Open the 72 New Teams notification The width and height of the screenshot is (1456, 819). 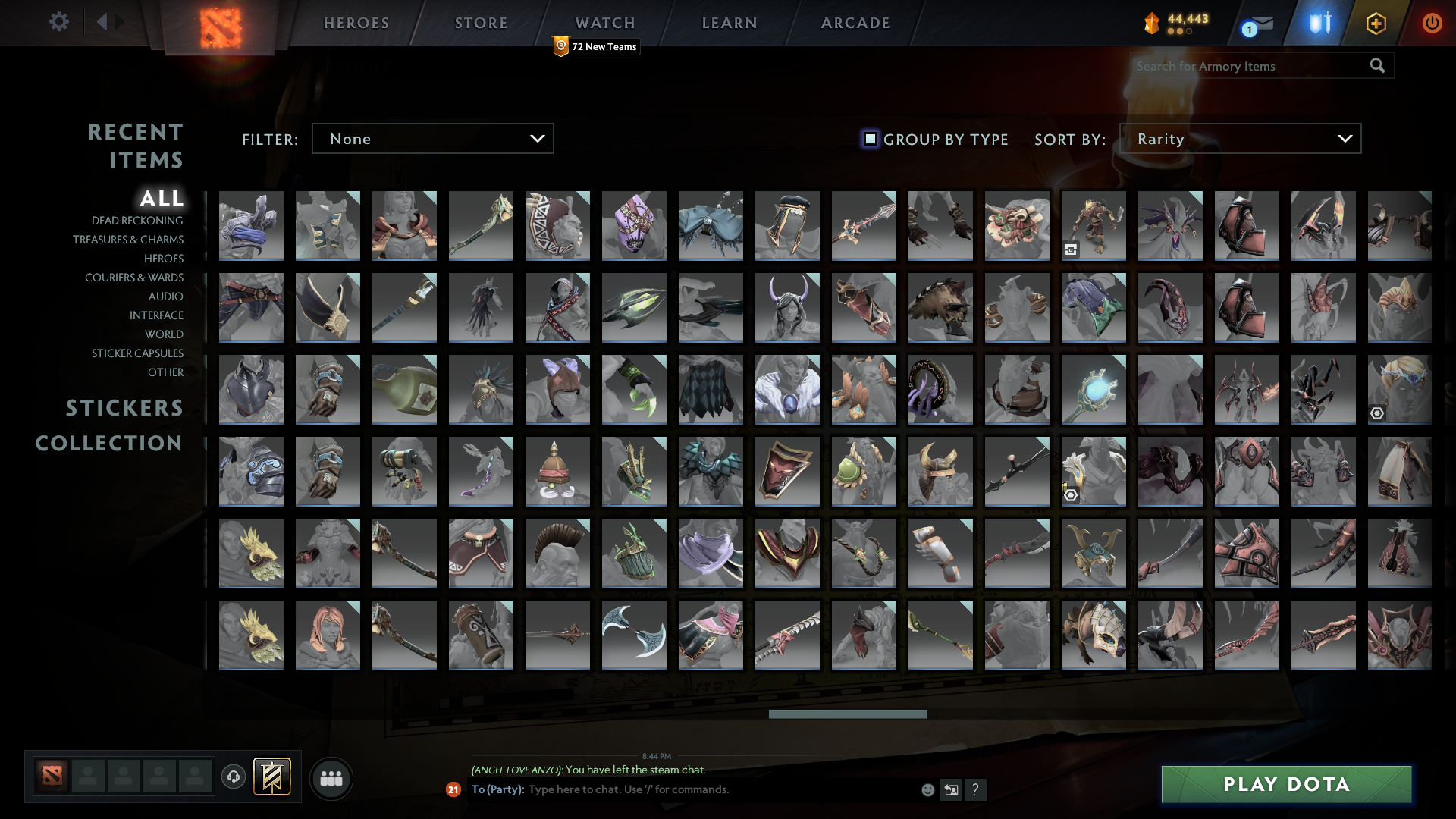[597, 46]
